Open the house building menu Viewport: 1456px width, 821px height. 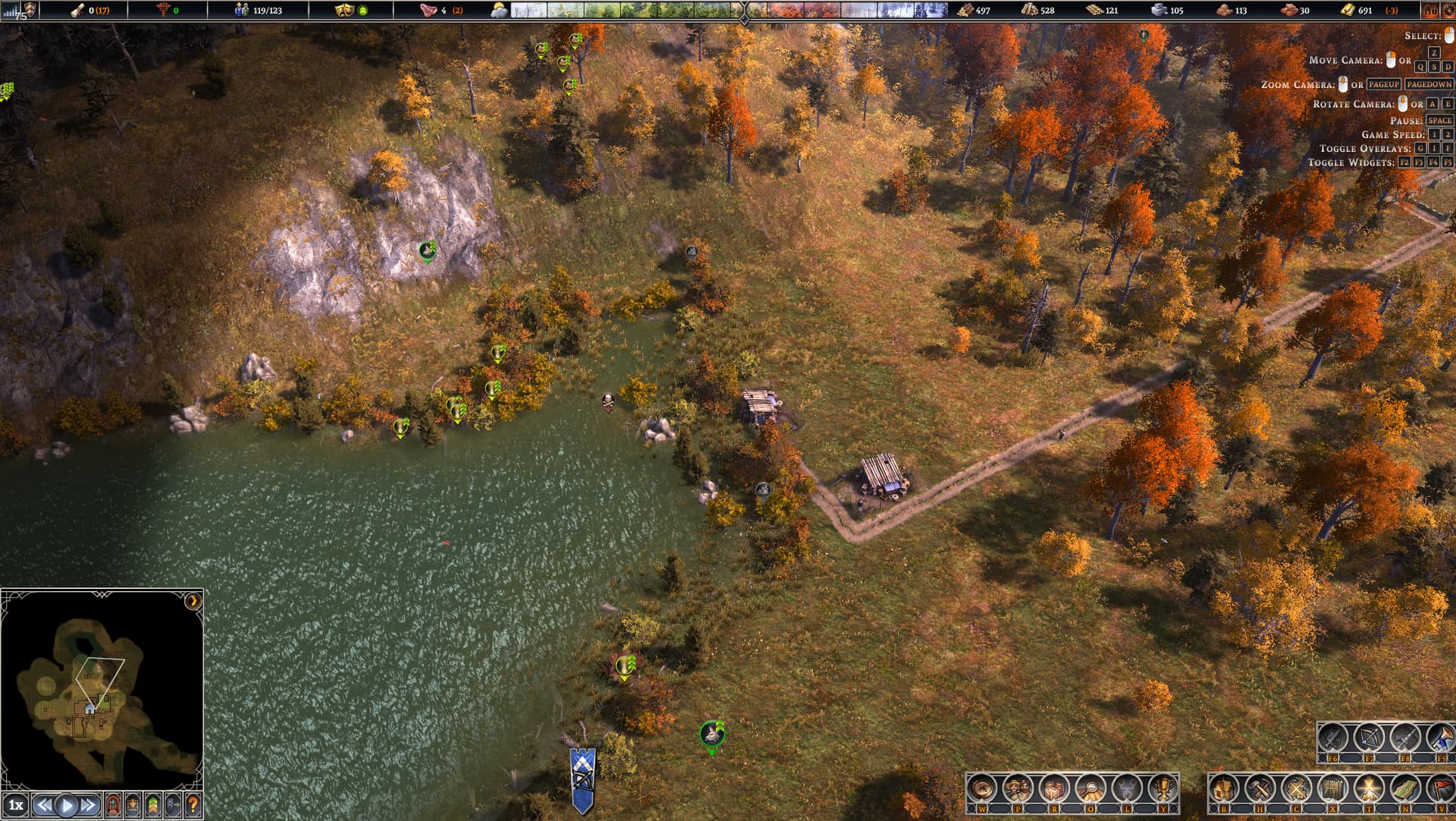[1223, 790]
